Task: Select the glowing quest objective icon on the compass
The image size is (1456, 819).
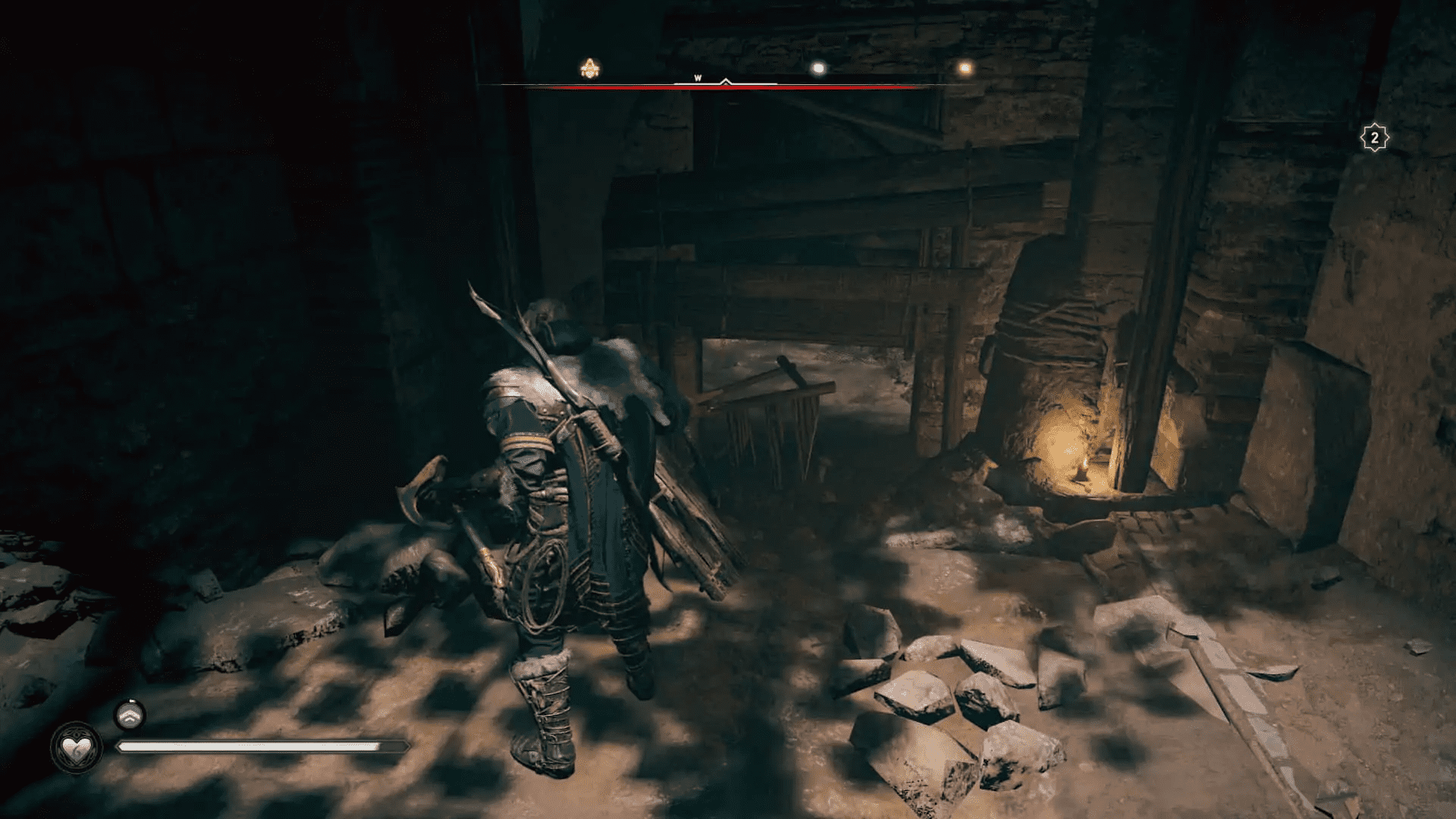Action: [591, 68]
